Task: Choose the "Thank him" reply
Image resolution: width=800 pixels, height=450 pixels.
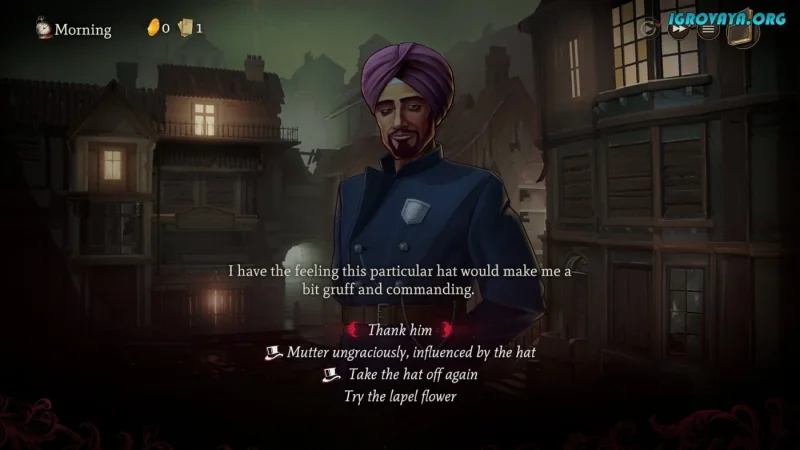Action: pyautogui.click(x=399, y=330)
